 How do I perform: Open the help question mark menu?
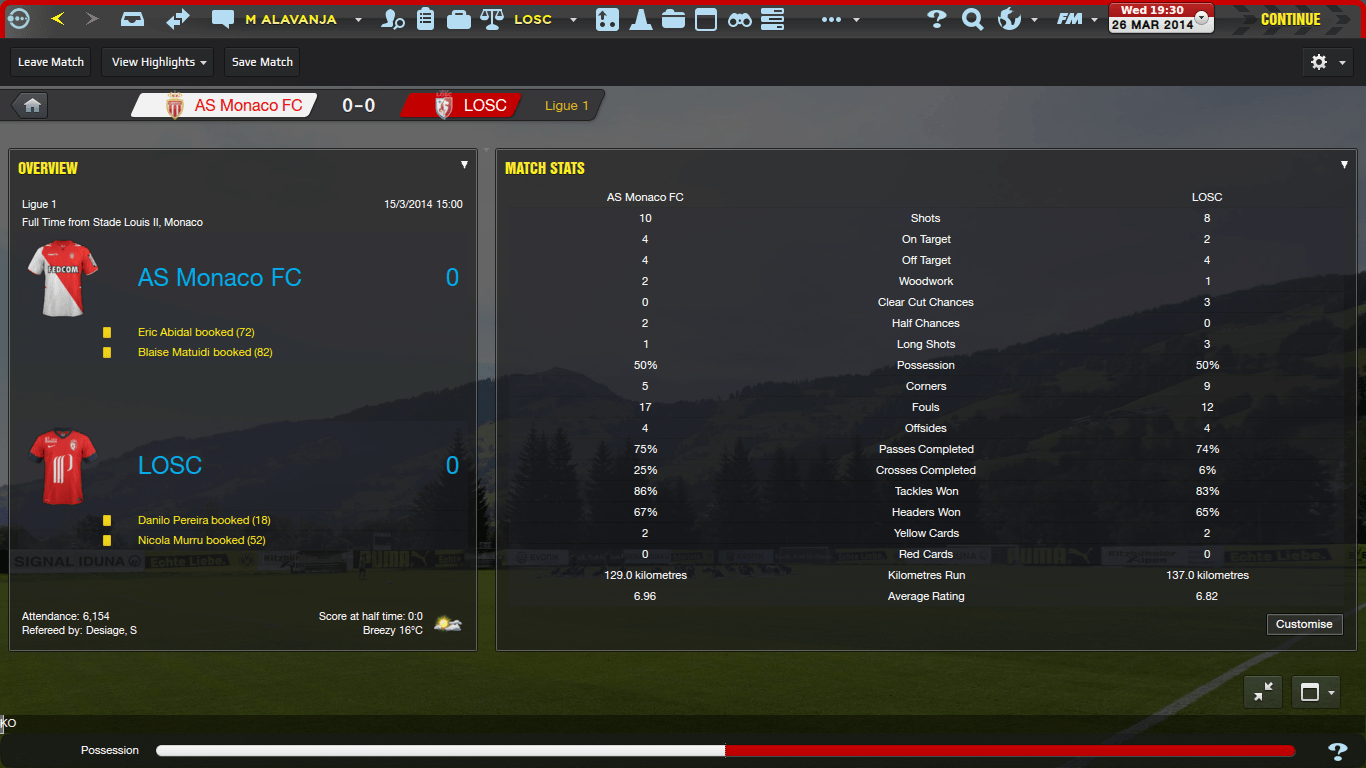click(x=937, y=19)
